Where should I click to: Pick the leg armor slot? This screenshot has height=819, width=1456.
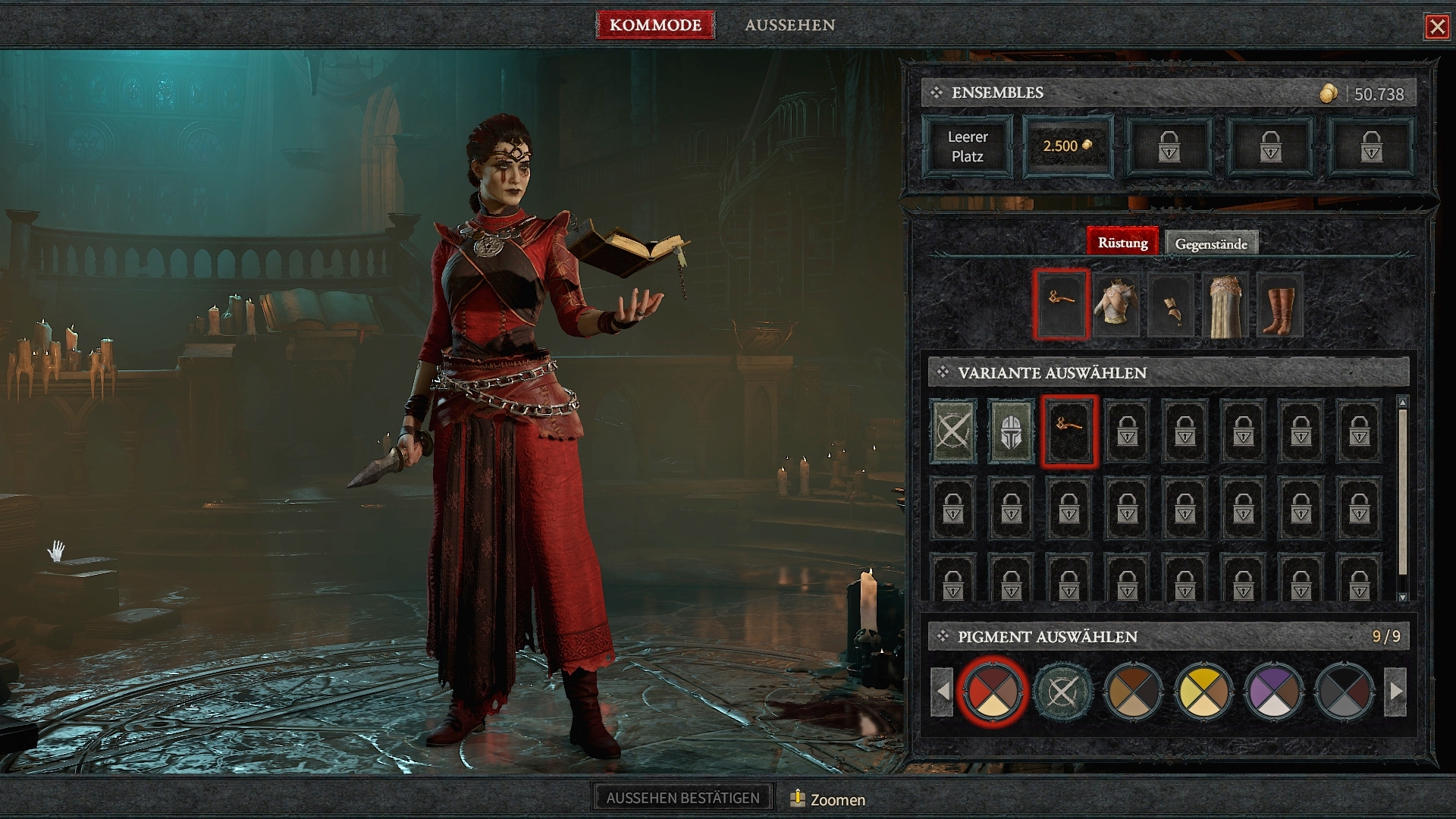[1225, 305]
